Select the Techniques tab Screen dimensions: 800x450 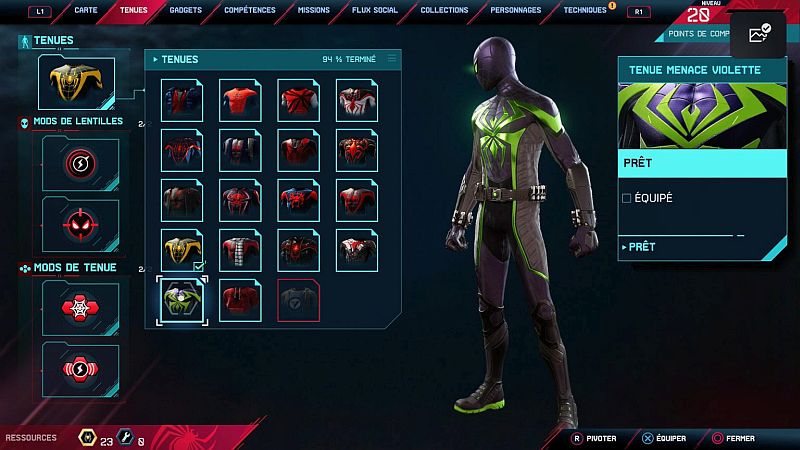click(x=584, y=10)
